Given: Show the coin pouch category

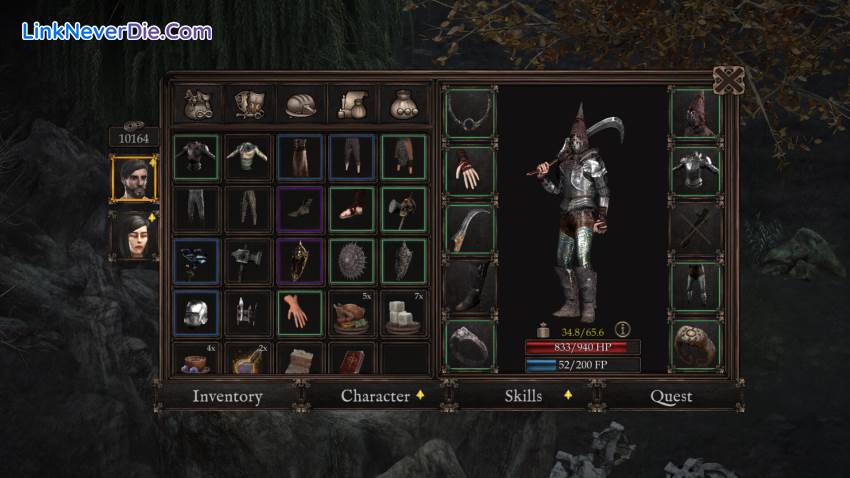Looking at the screenshot, I should click(405, 105).
